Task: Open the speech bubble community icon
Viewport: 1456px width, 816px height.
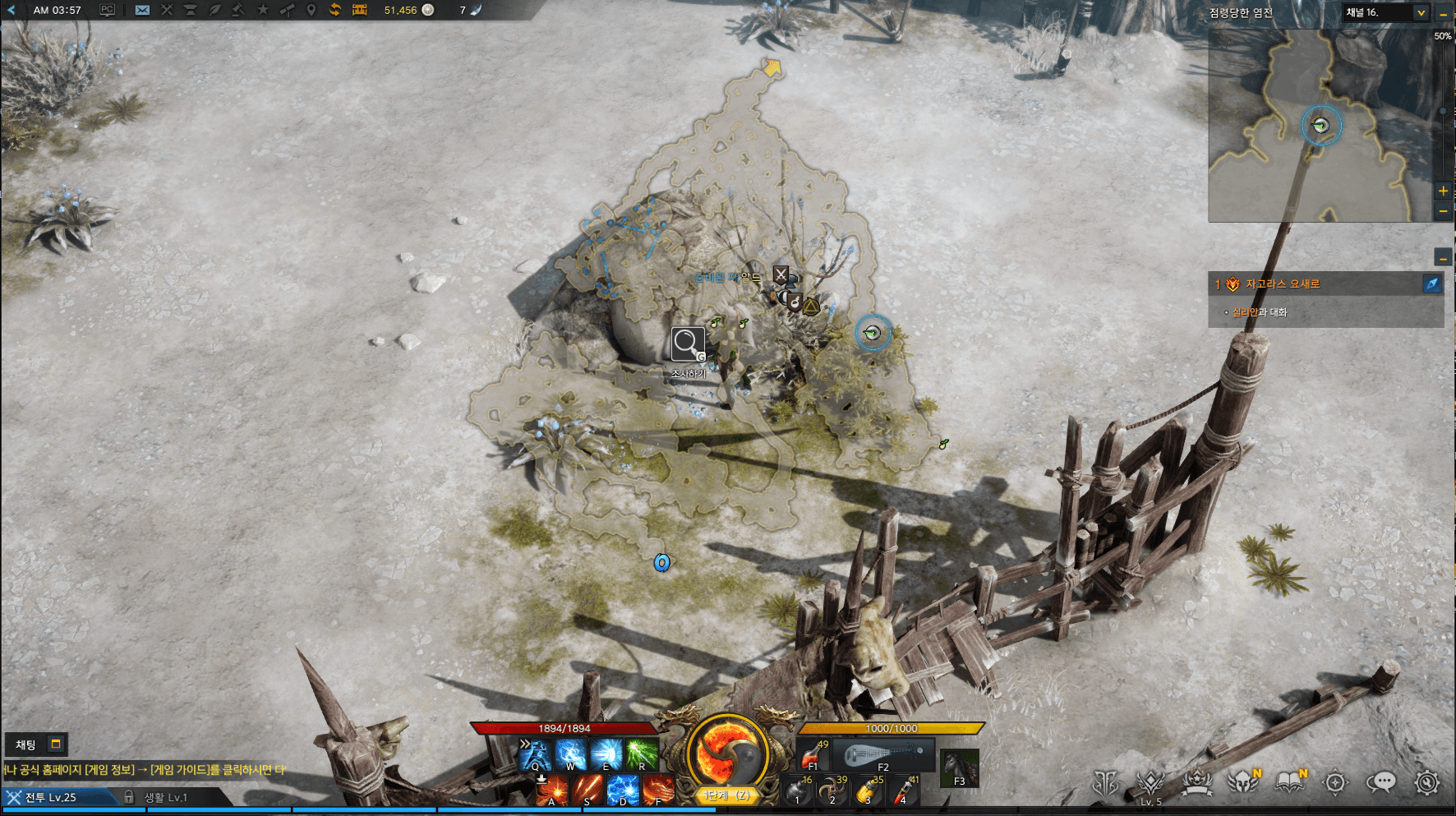Action: tap(1381, 782)
